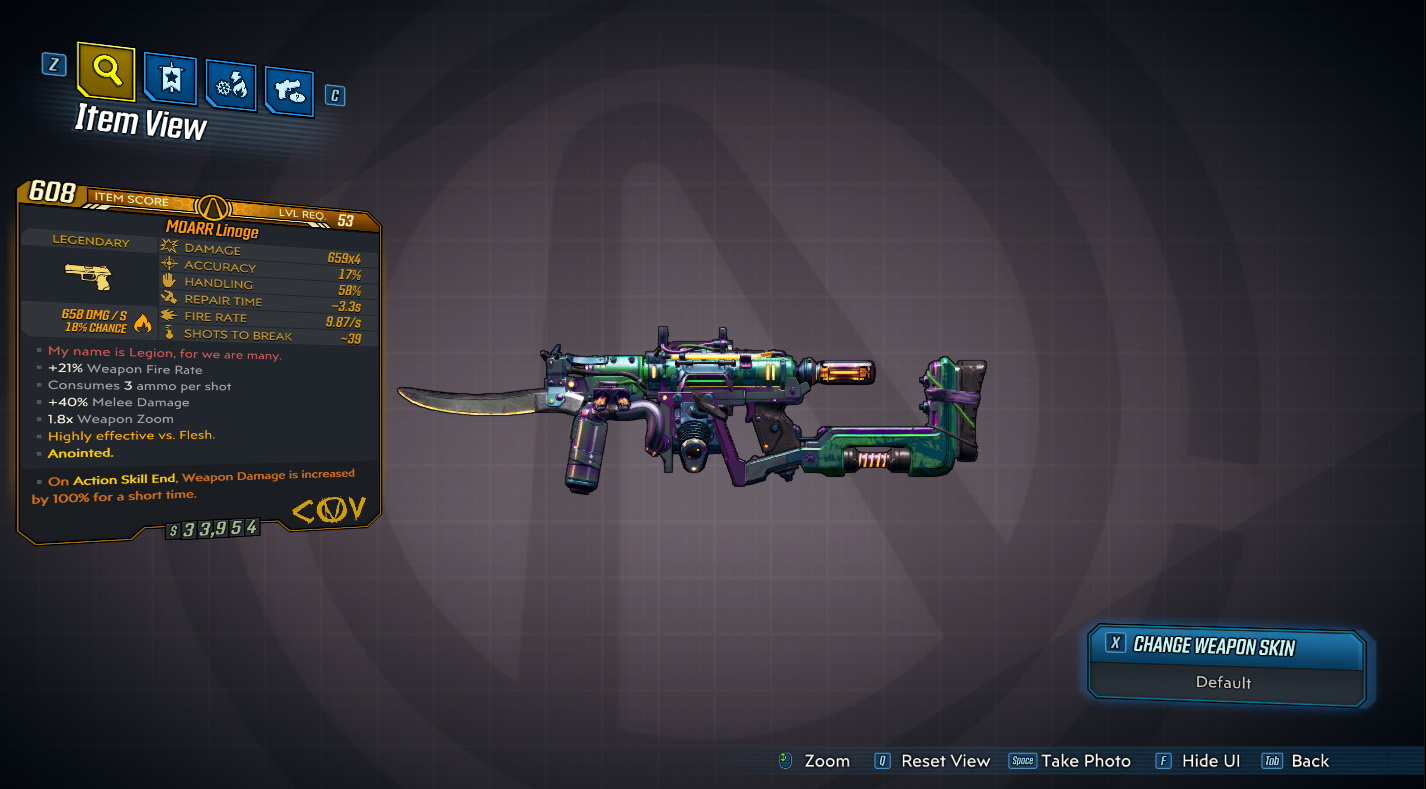The image size is (1426, 789).
Task: Click the Damage burst stat icon
Action: tap(168, 248)
